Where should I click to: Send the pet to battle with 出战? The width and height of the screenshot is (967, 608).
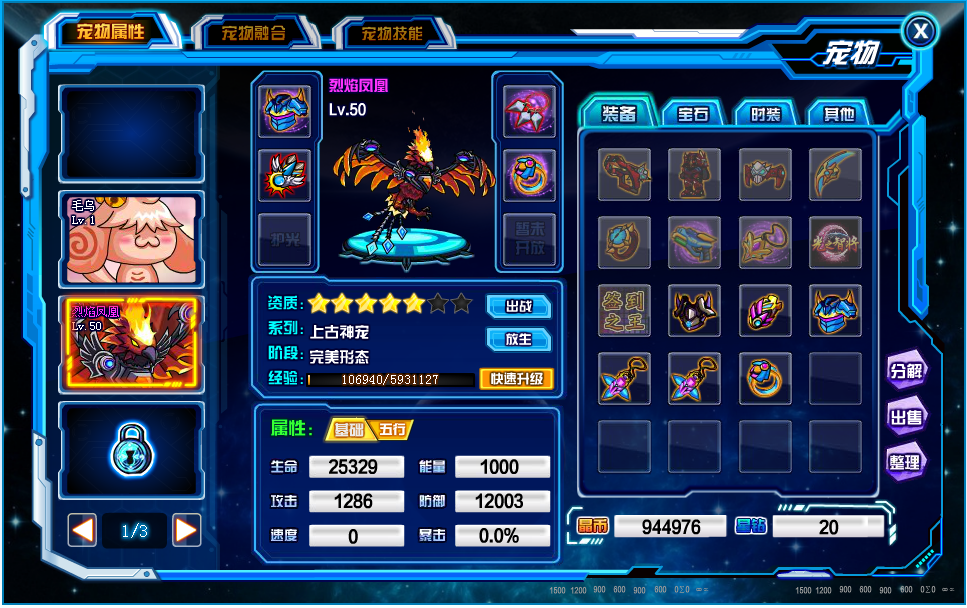(x=518, y=305)
